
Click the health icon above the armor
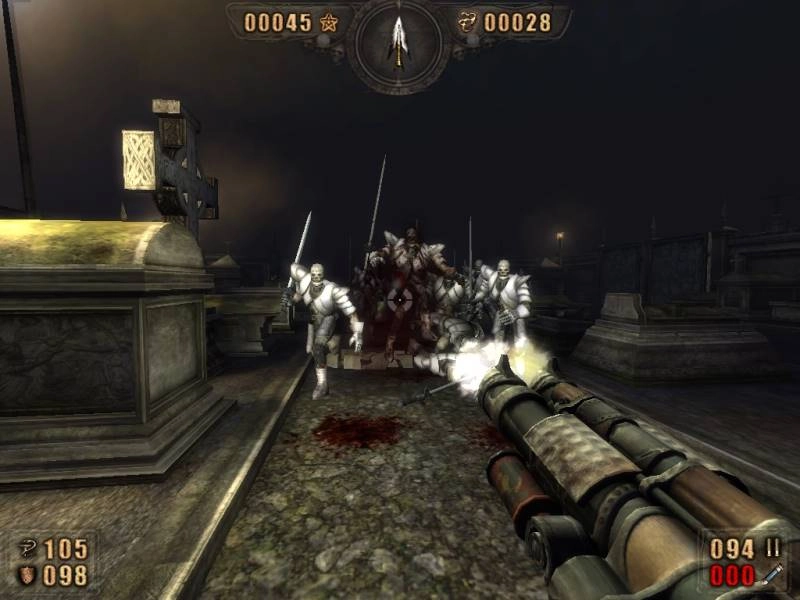point(27,549)
